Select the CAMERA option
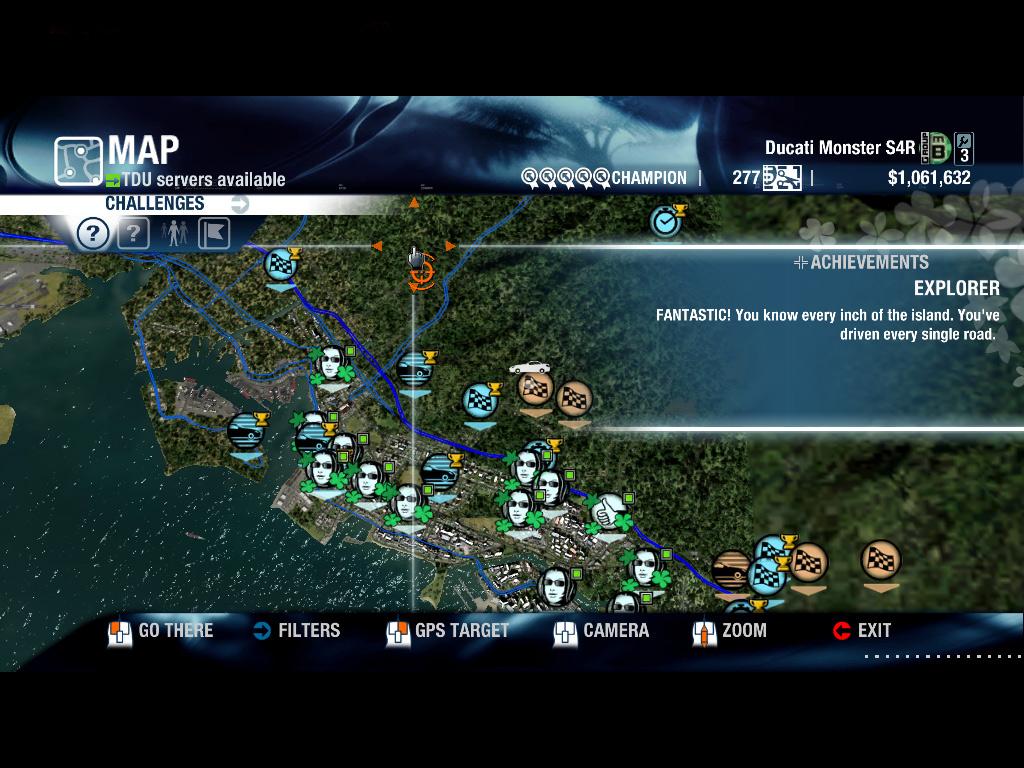Viewport: 1024px width, 768px height. (602, 631)
